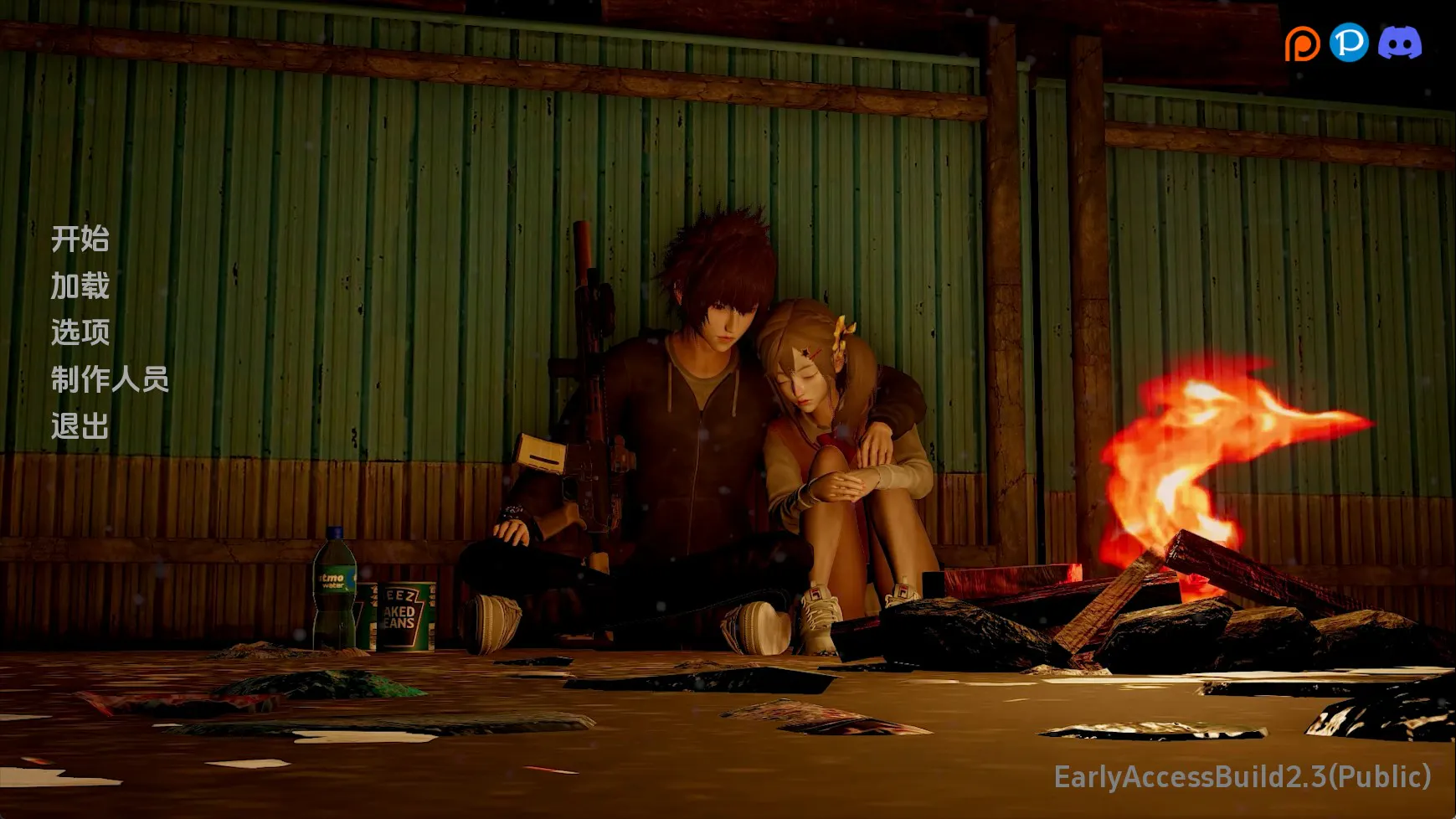1456x819 pixels.
Task: Open the 加载 load menu
Action: [80, 286]
